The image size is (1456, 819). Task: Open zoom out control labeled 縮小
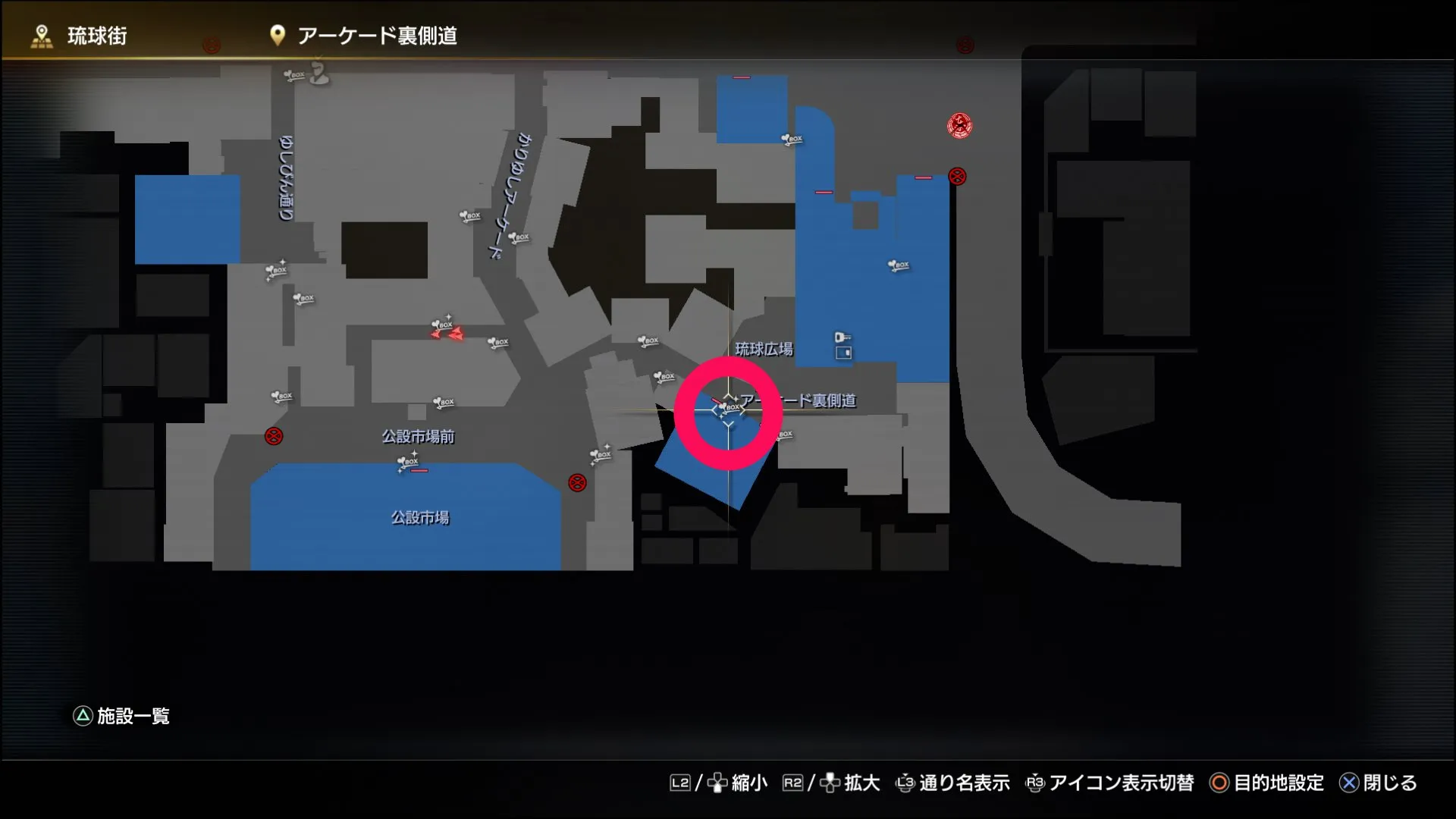[749, 783]
